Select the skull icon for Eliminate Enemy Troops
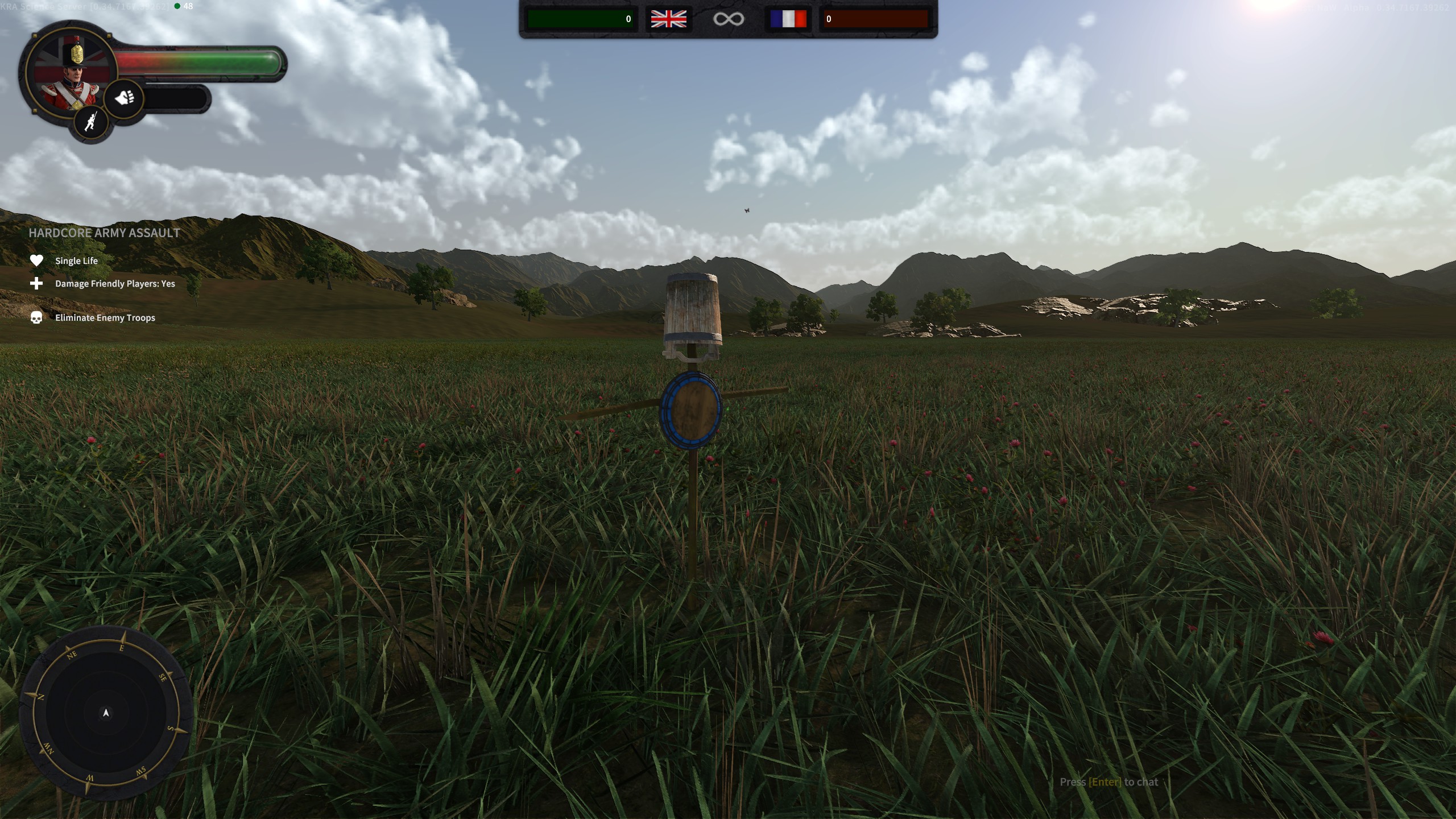Viewport: 1456px width, 819px height. tap(36, 317)
